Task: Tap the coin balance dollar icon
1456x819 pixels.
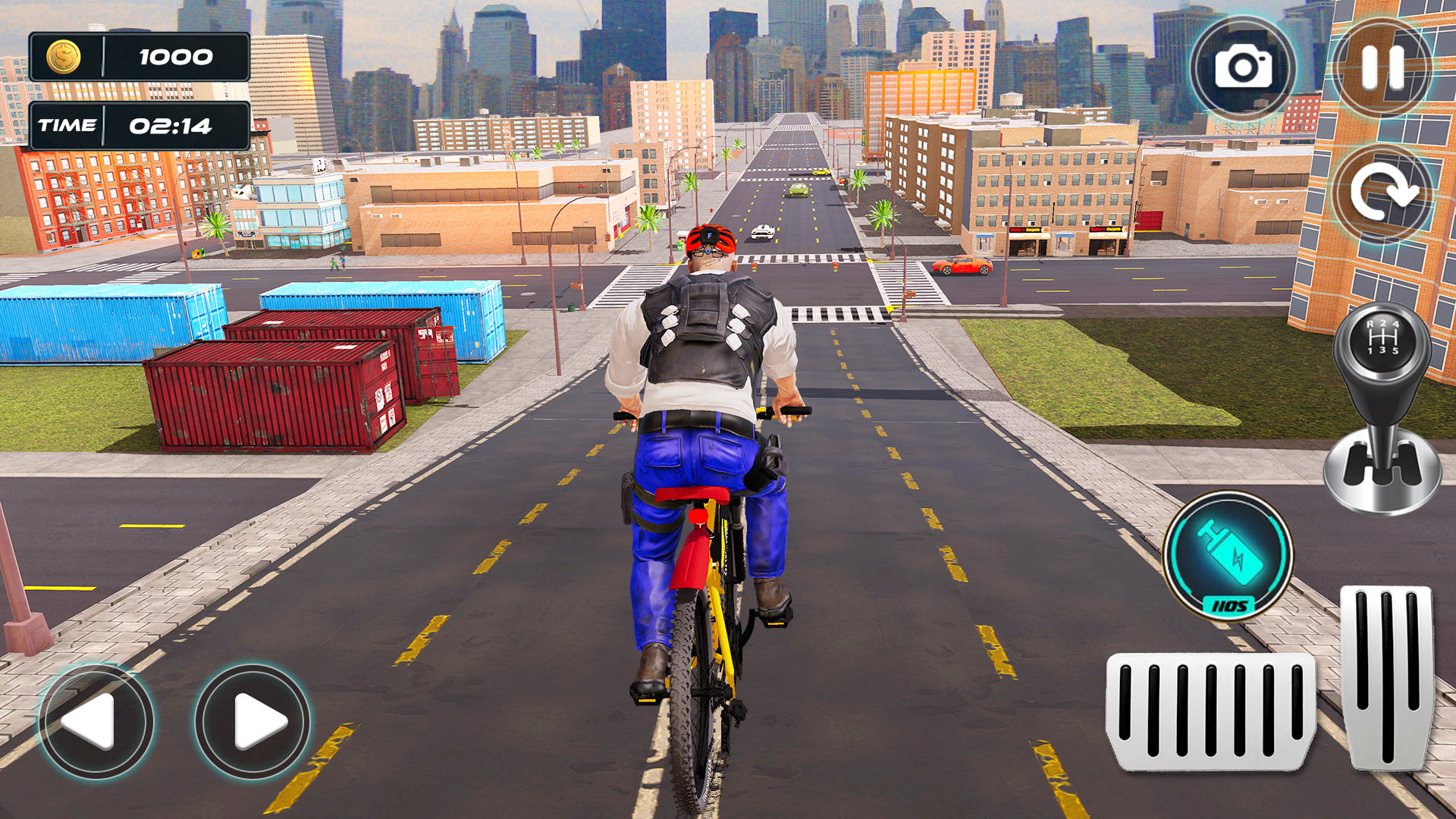Action: 64,55
